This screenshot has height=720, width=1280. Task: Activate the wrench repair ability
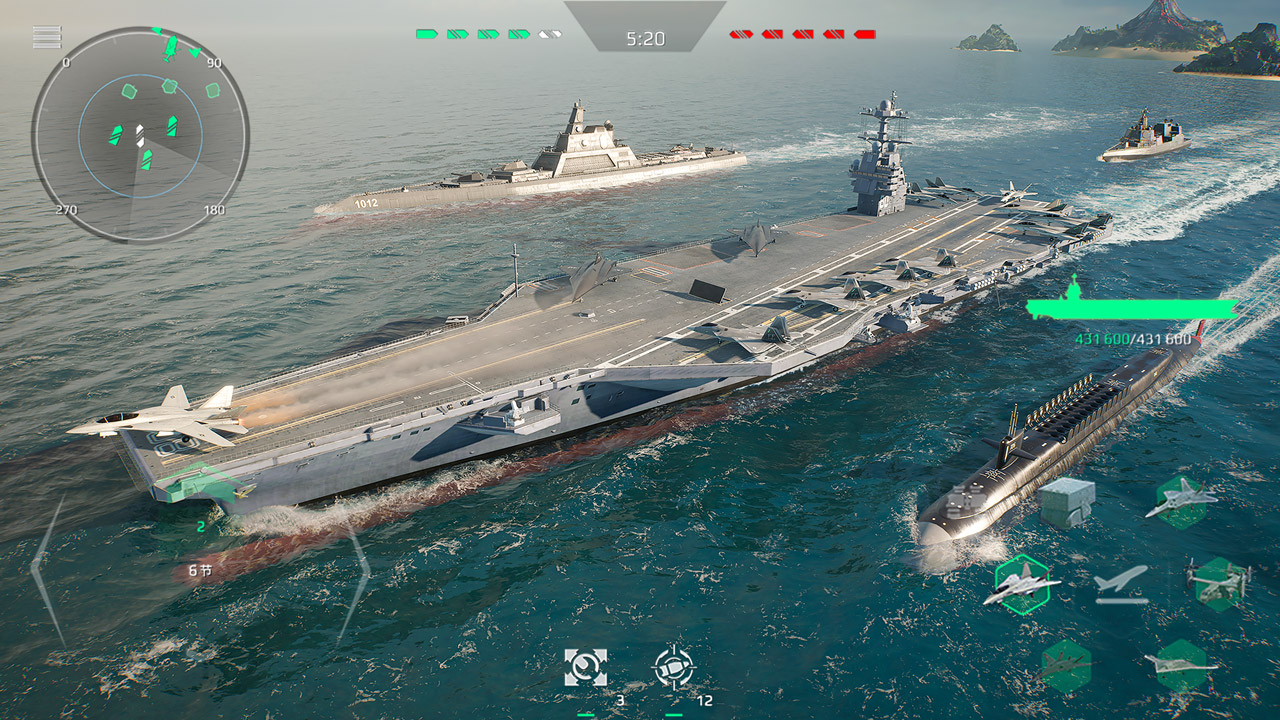tap(585, 667)
